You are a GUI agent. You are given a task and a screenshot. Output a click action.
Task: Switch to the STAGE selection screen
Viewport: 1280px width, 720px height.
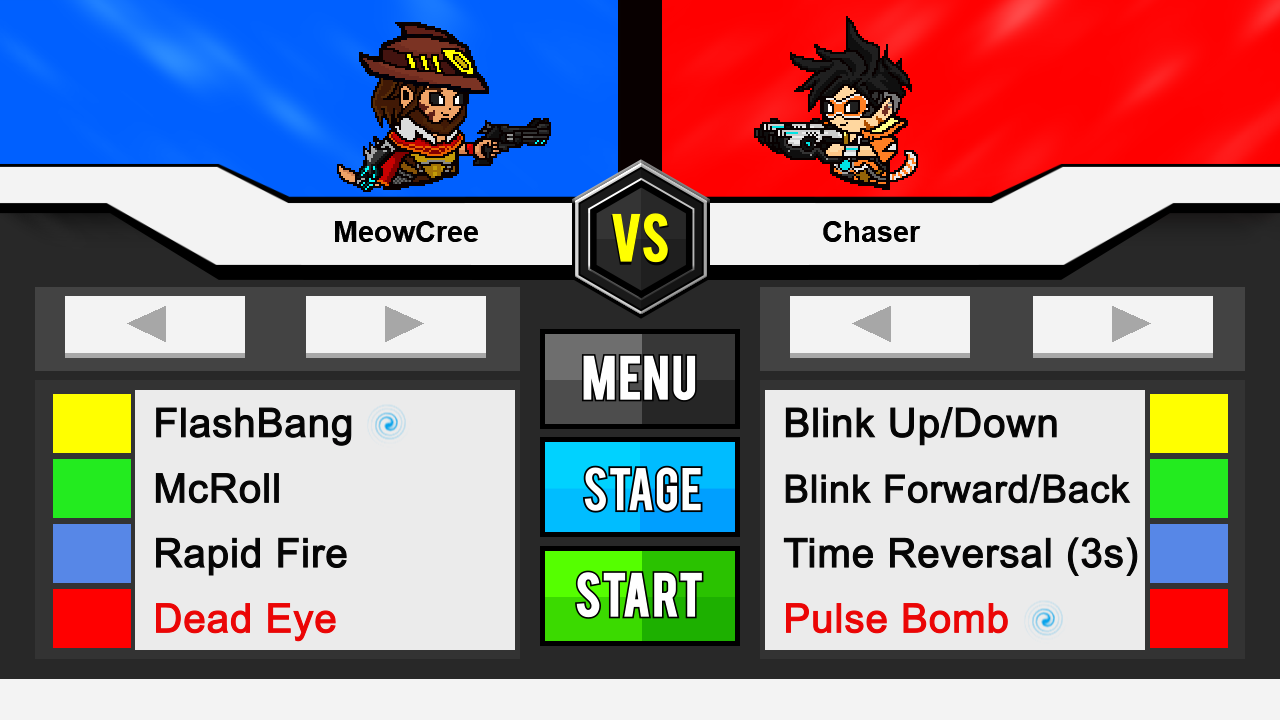[639, 487]
